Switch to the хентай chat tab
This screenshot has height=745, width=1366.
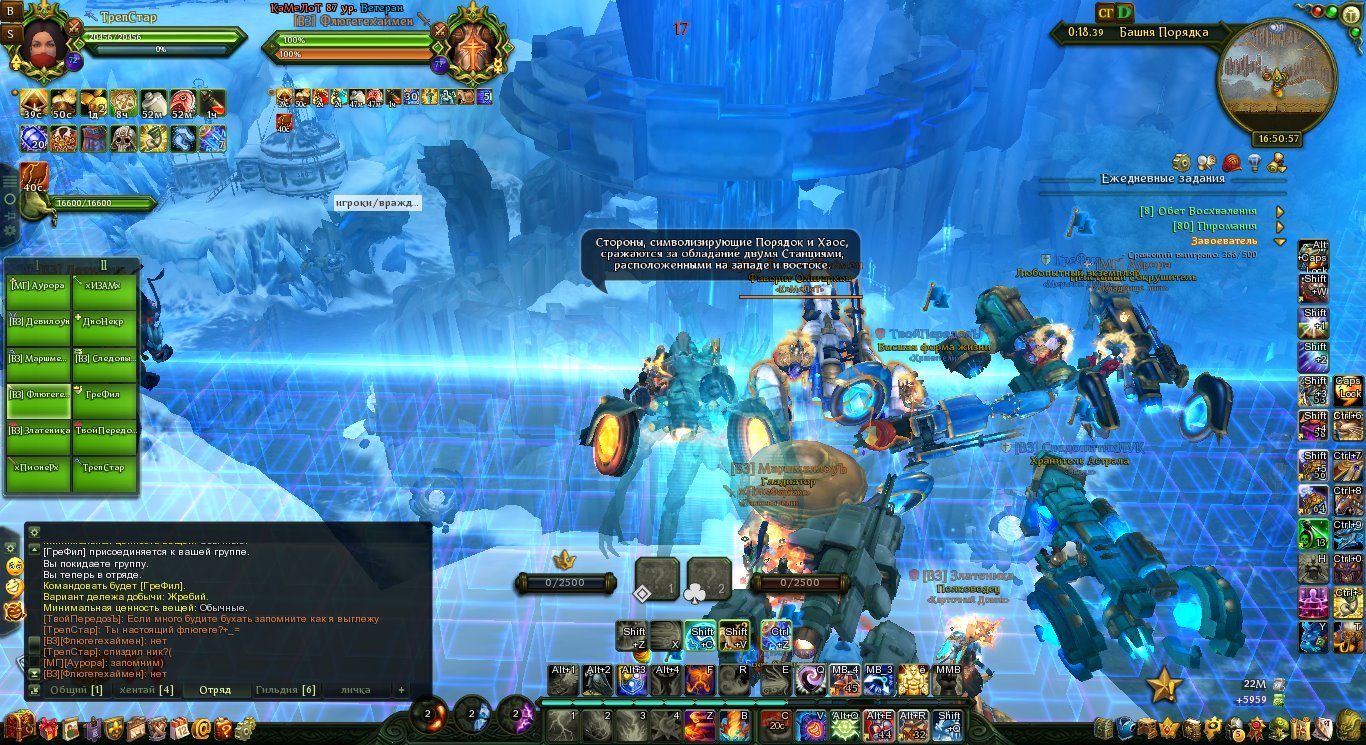(x=146, y=690)
